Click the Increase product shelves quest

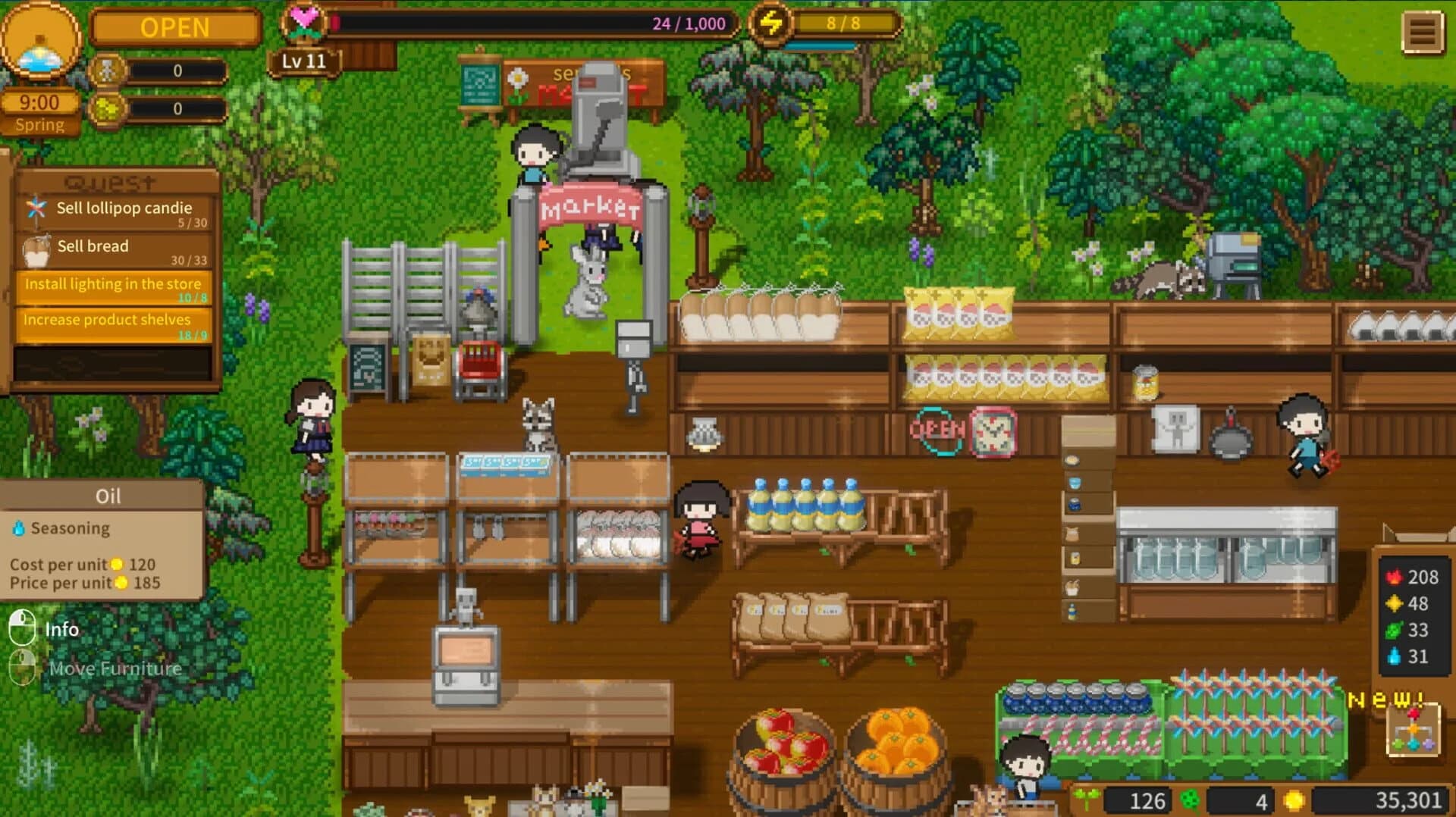coord(115,325)
